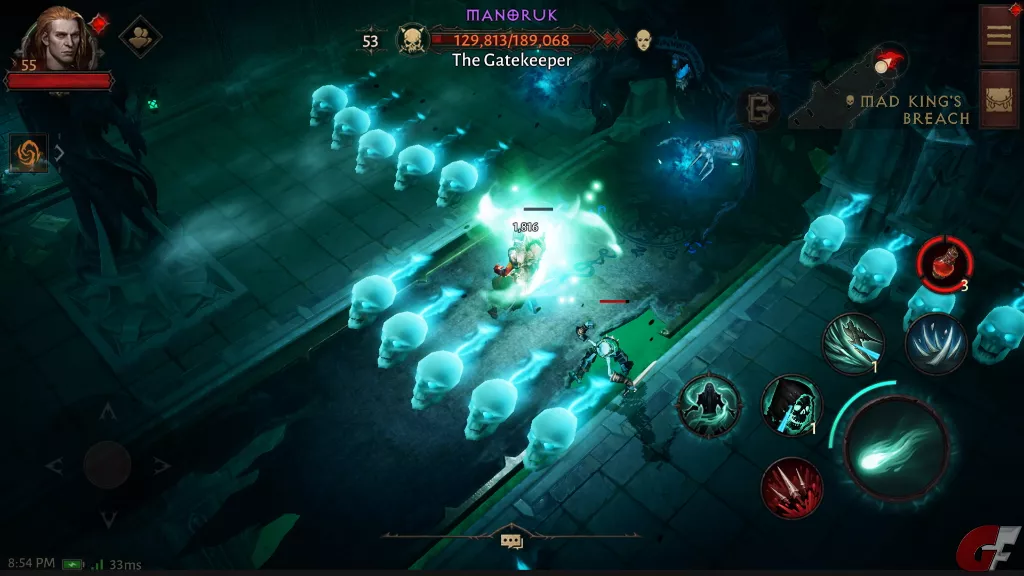Screen dimensions: 1024x576
Task: Activate the bone spikes claw skill
Action: click(936, 343)
